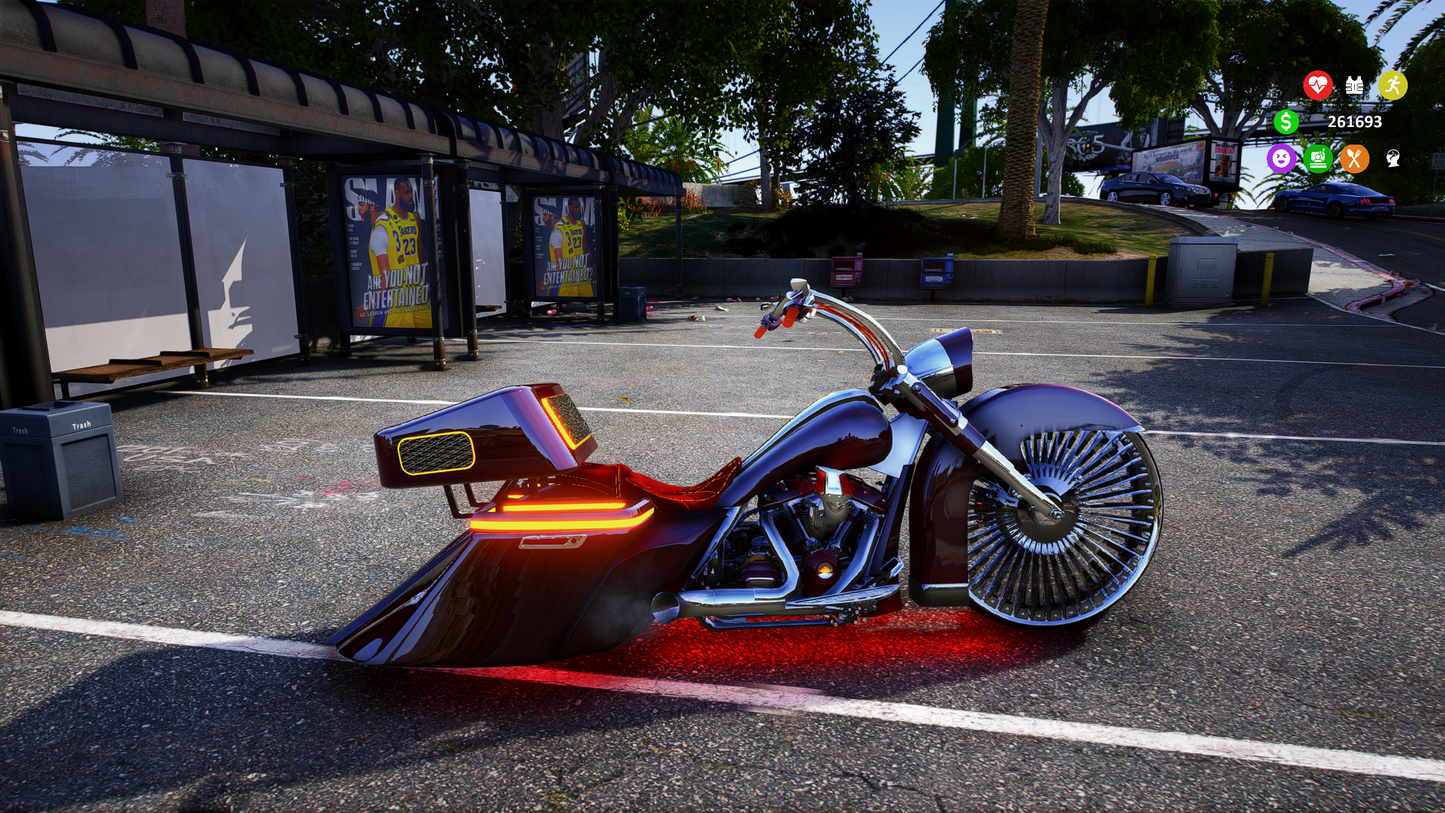Viewport: 1445px width, 813px height.
Task: Open the purple smiley mood icon
Action: [1281, 159]
